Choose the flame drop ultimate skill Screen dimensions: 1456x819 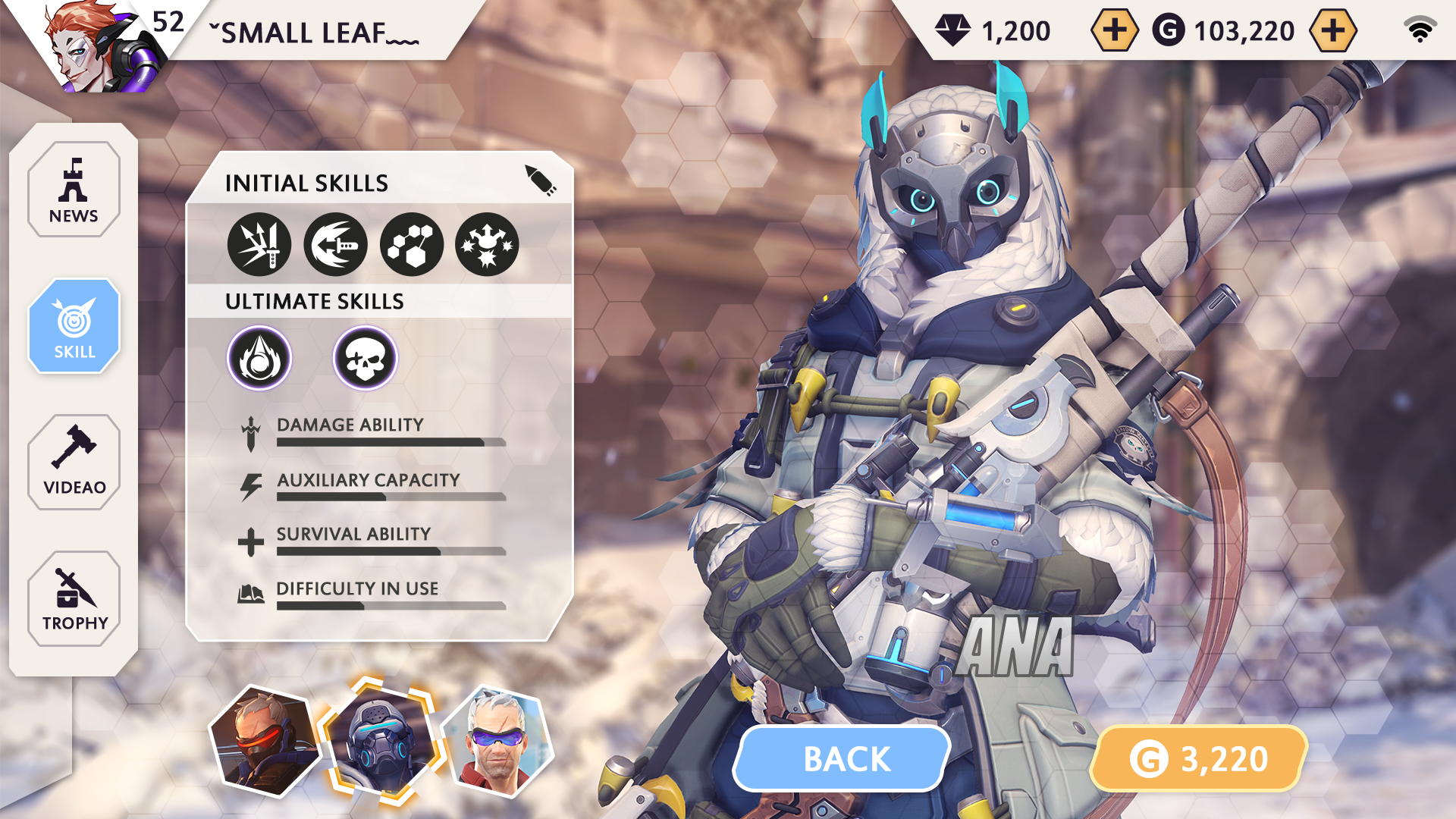[259, 358]
